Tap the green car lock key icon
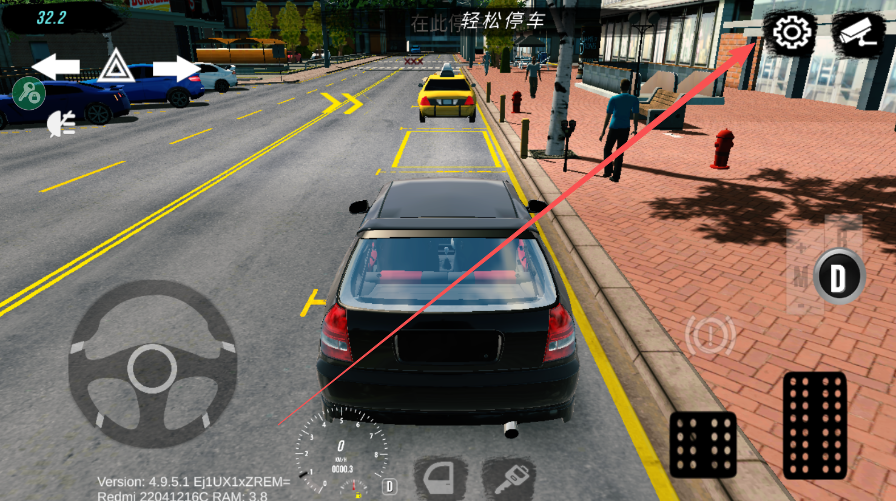This screenshot has width=896, height=501. click(29, 93)
